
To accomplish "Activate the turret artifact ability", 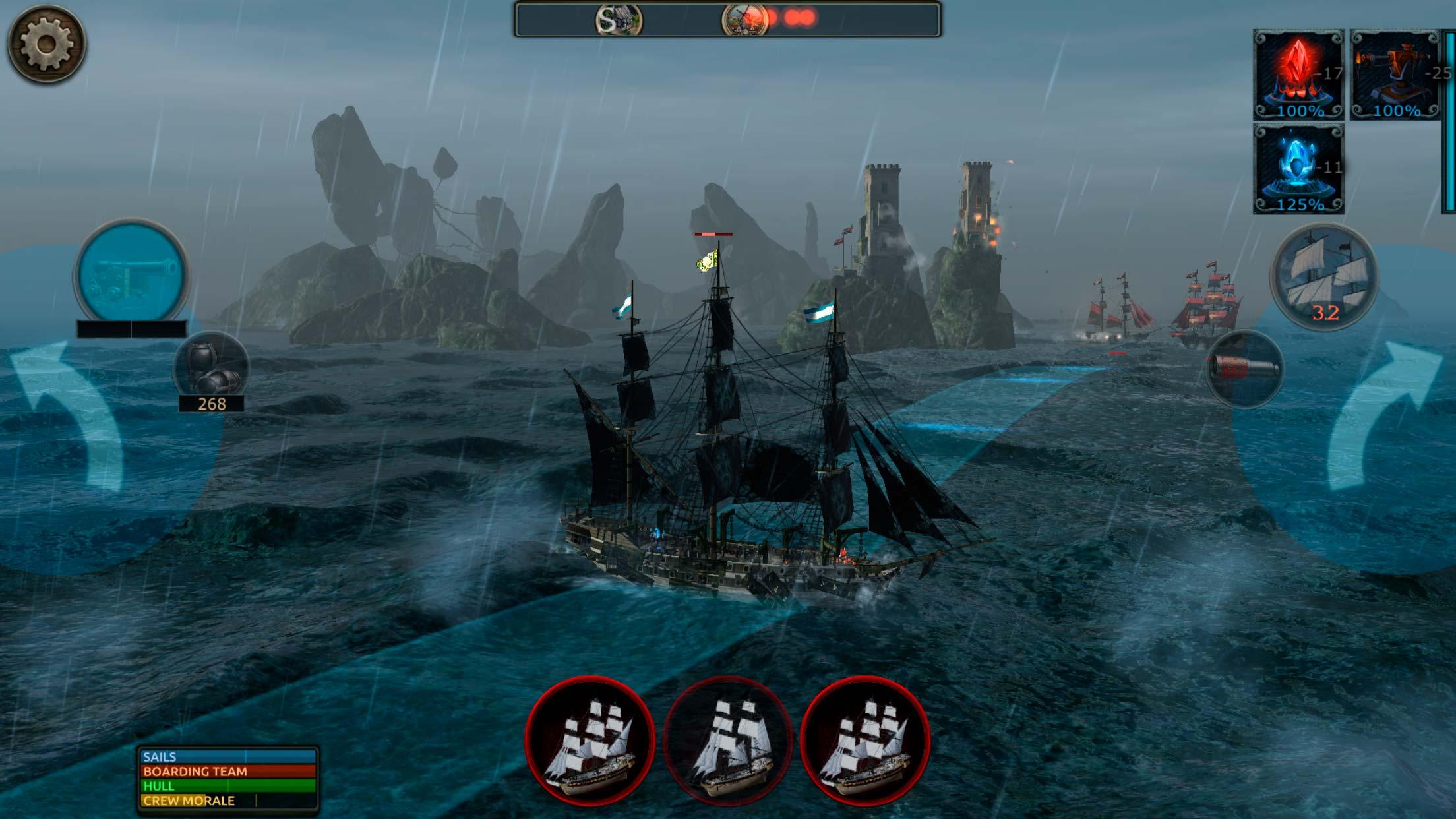I will 1395,75.
